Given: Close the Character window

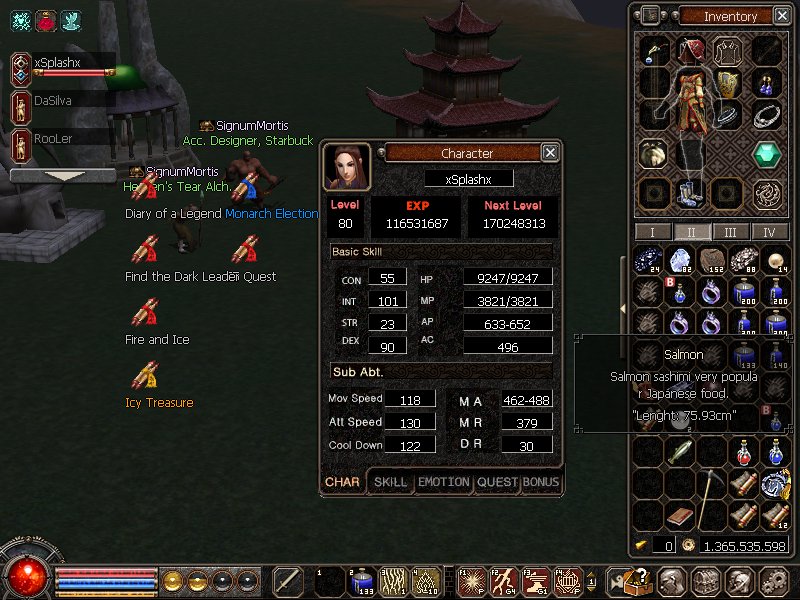Looking at the screenshot, I should pyautogui.click(x=550, y=153).
